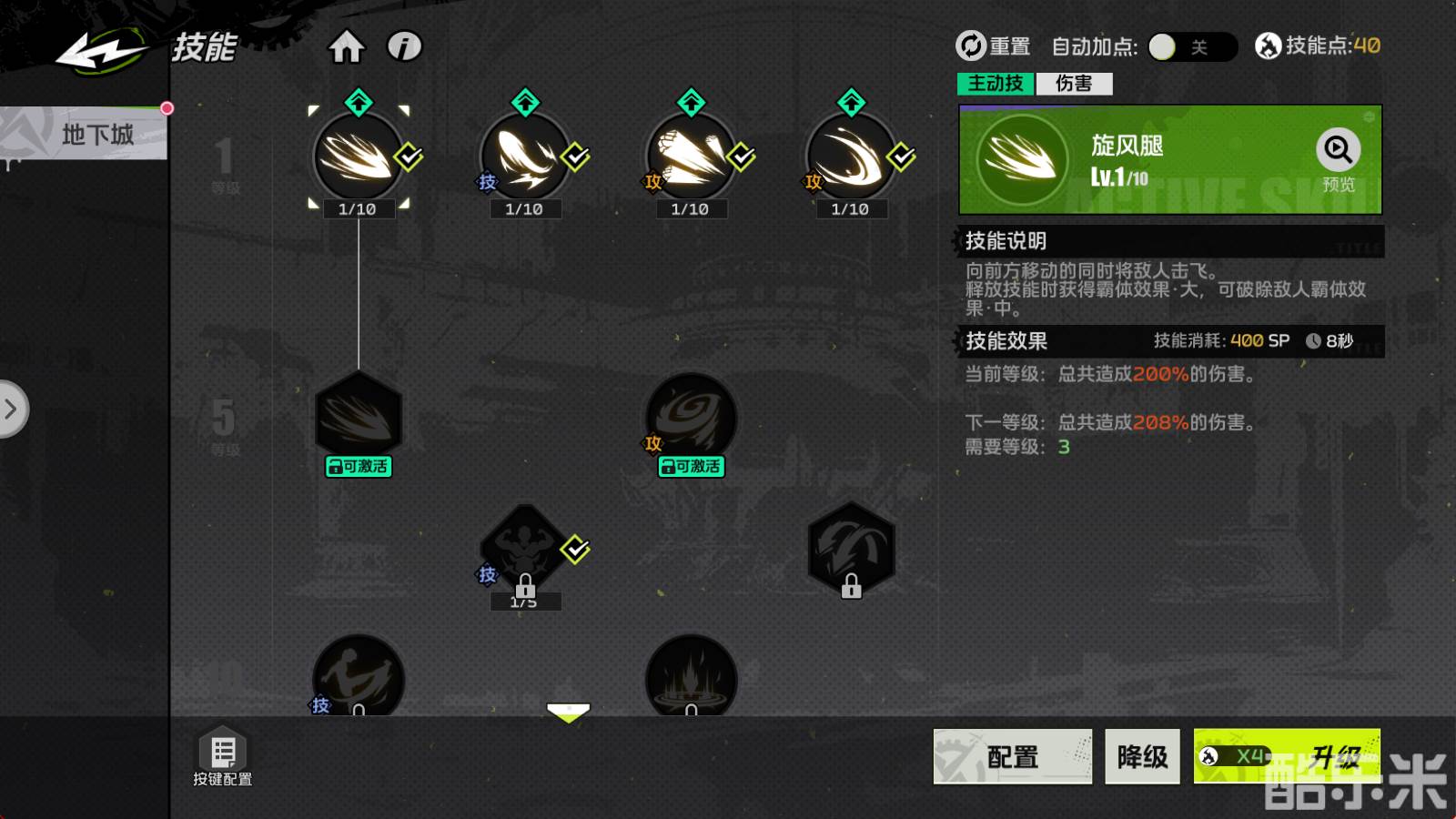Select the activatable tornado skill icon
The image size is (1456, 819).
click(x=691, y=417)
